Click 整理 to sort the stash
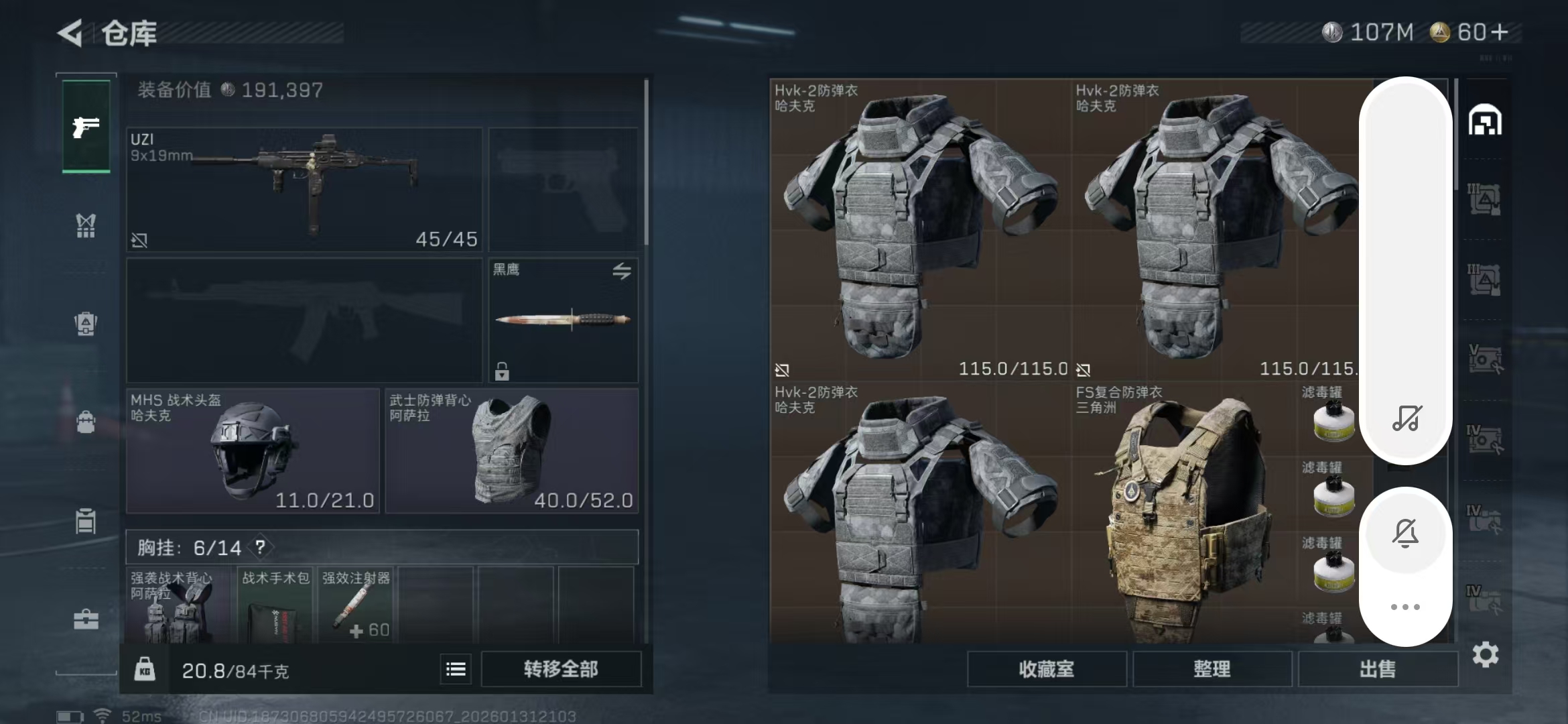1568x724 pixels. [1212, 669]
